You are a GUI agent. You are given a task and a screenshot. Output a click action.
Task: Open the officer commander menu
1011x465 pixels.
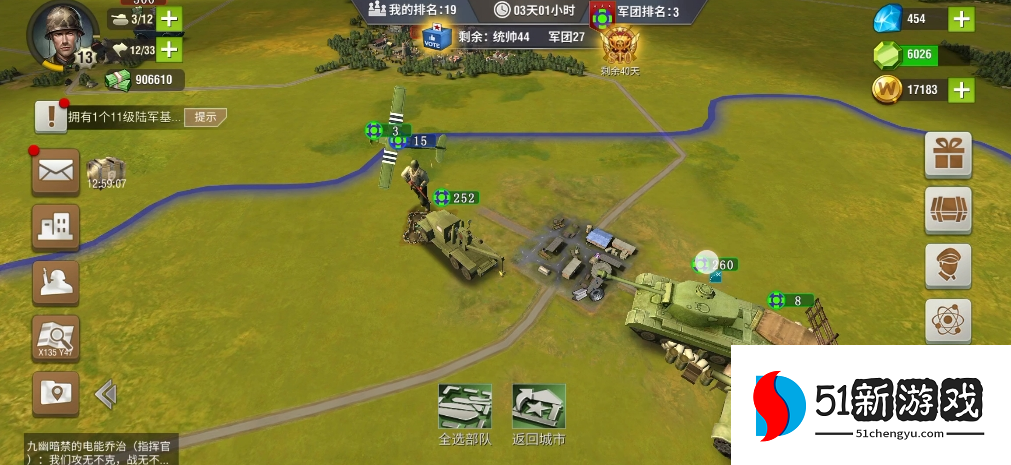pyautogui.click(x=947, y=265)
